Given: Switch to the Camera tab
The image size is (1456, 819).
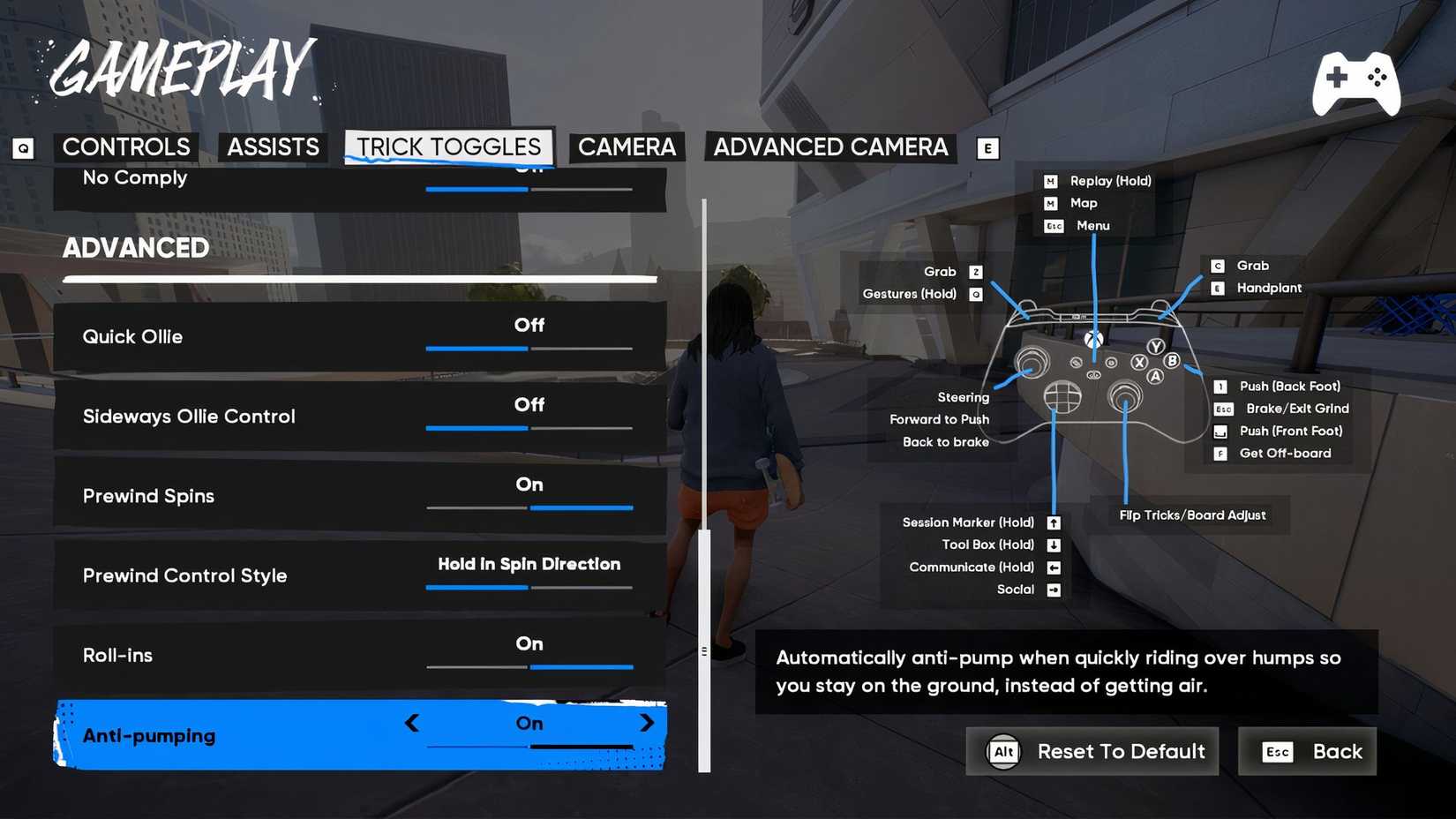Looking at the screenshot, I should (x=627, y=147).
